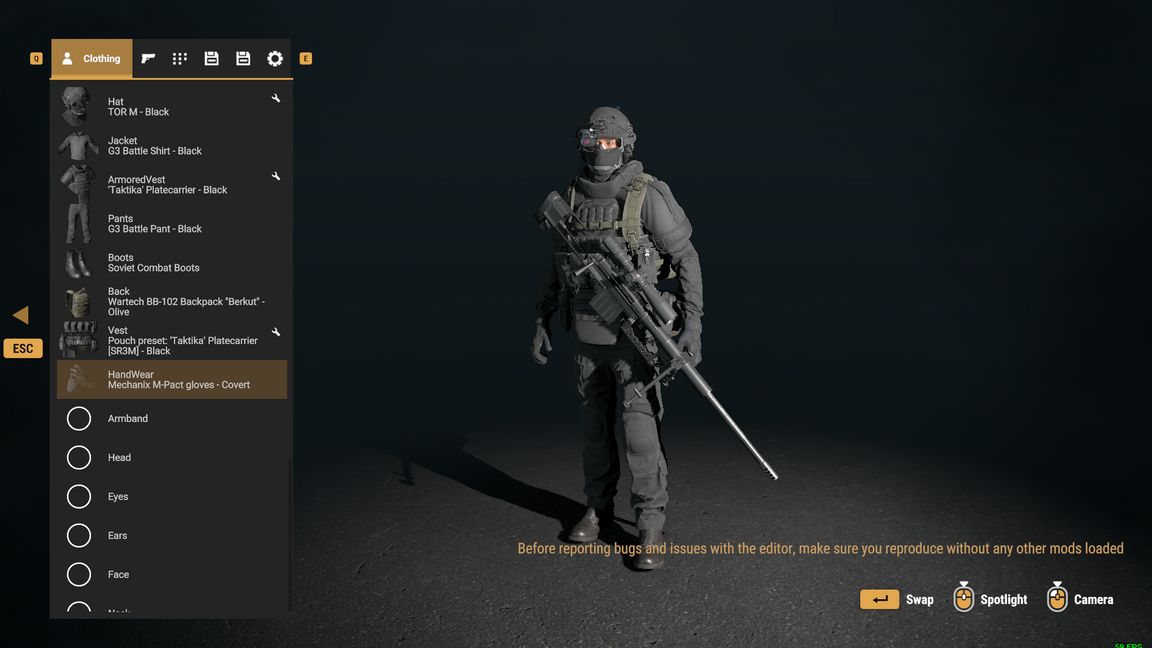Viewport: 1152px width, 648px height.
Task: Choose the Jacket row G3 Battle Shirt
Action: (170, 146)
